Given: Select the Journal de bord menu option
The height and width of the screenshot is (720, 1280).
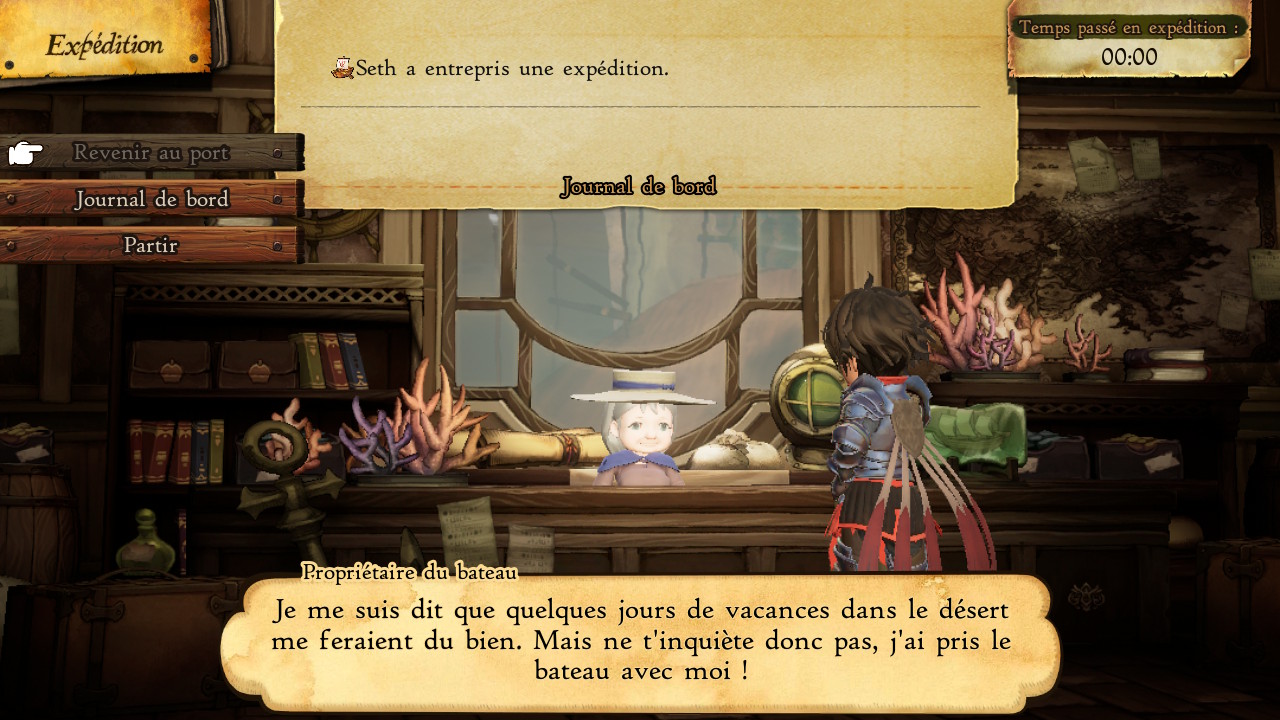Looking at the screenshot, I should click(150, 199).
